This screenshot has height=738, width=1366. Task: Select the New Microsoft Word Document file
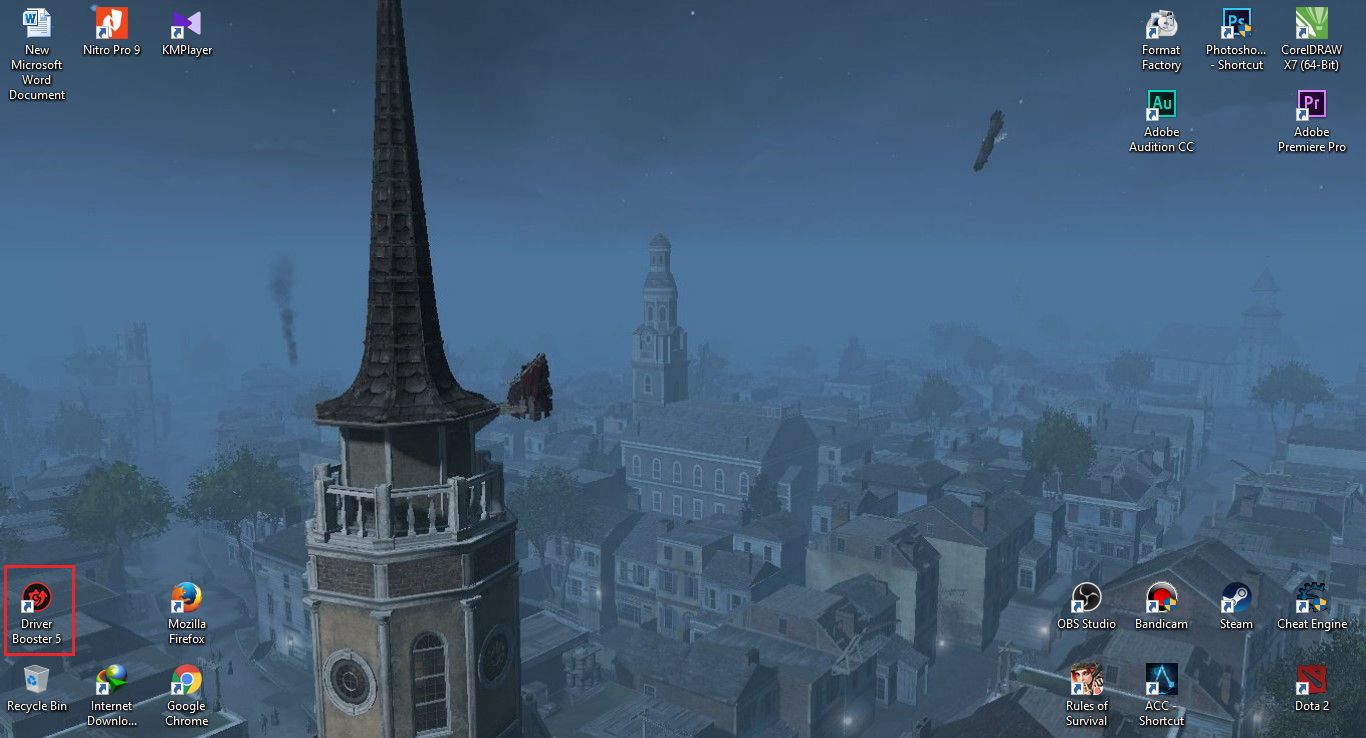pos(37,22)
